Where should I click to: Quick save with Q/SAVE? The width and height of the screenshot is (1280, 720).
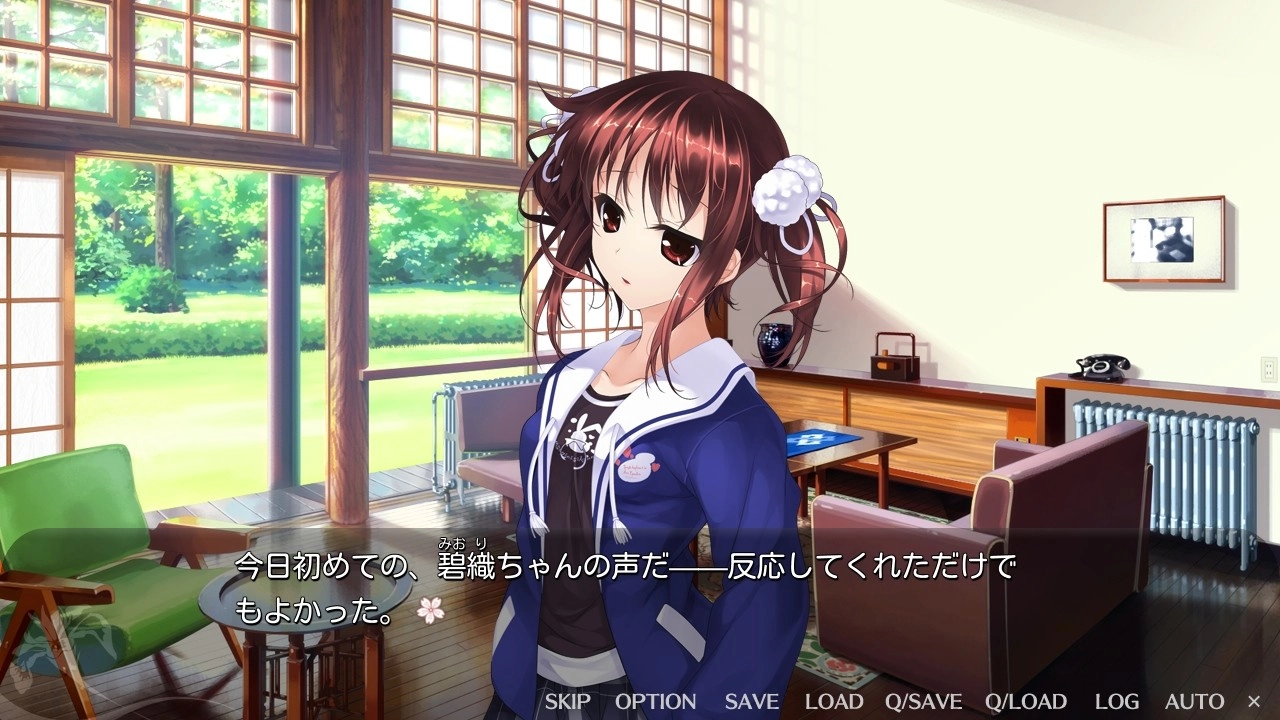[923, 701]
